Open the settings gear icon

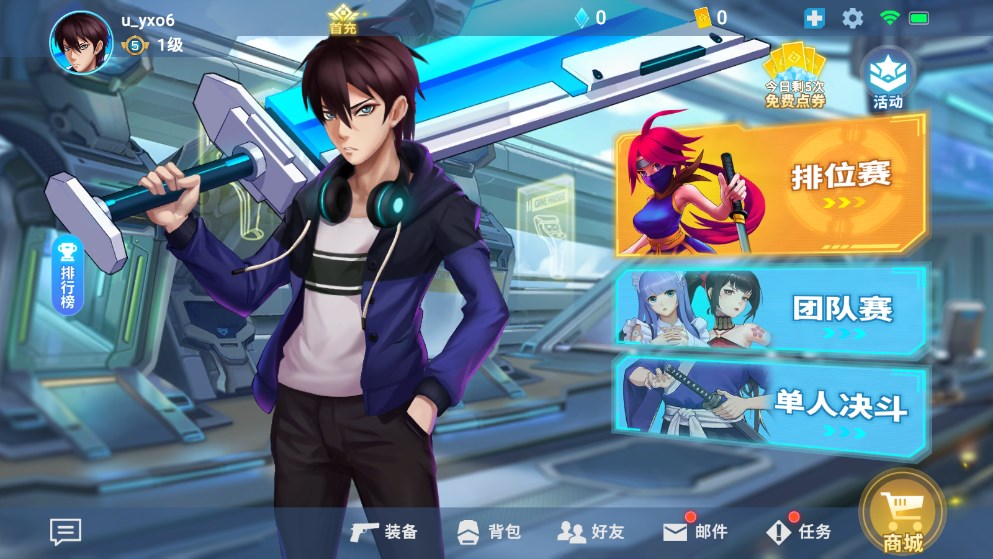pos(852,18)
